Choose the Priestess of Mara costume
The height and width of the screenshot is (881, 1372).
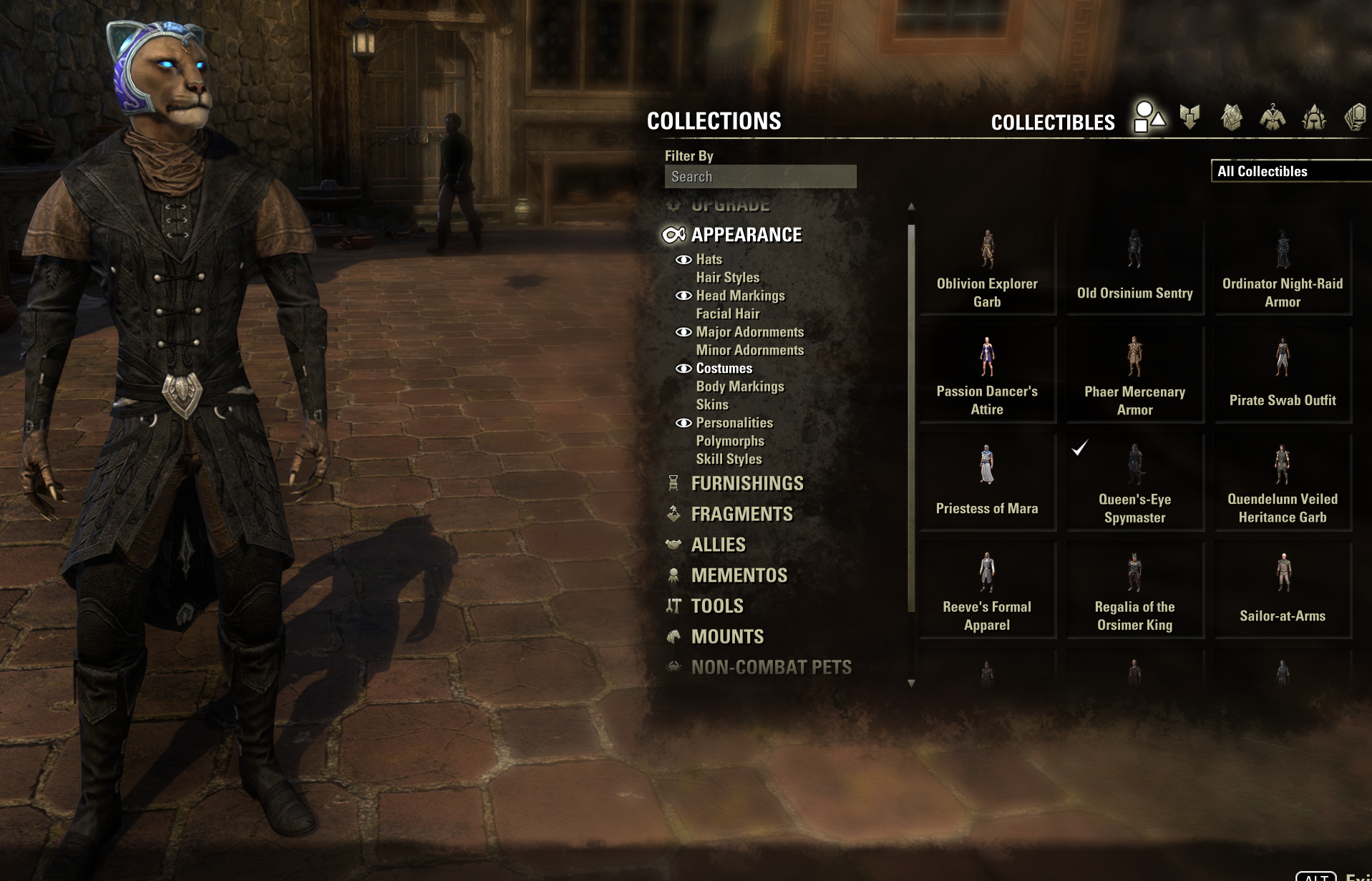click(x=987, y=482)
